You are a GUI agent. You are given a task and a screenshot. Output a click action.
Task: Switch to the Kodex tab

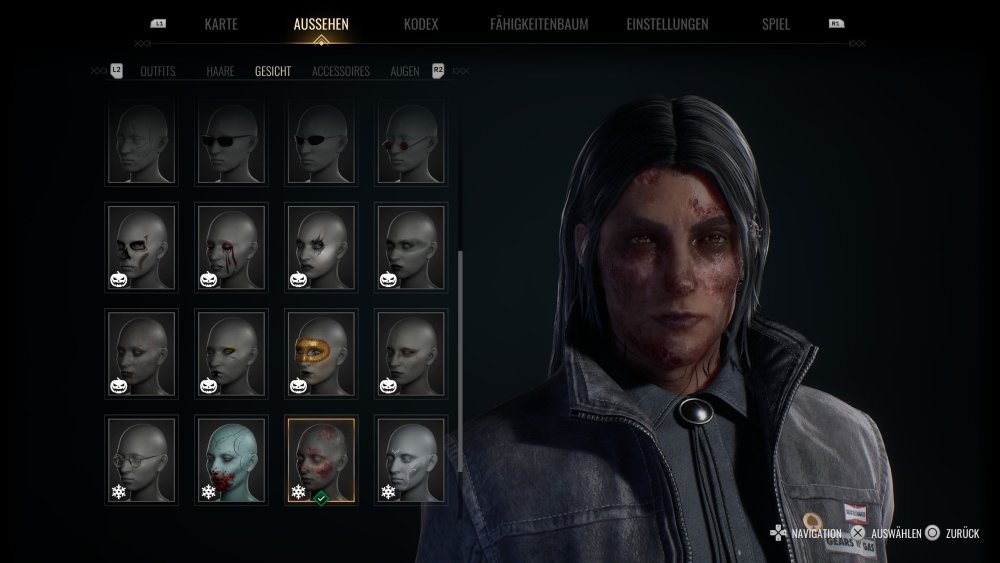pos(420,24)
